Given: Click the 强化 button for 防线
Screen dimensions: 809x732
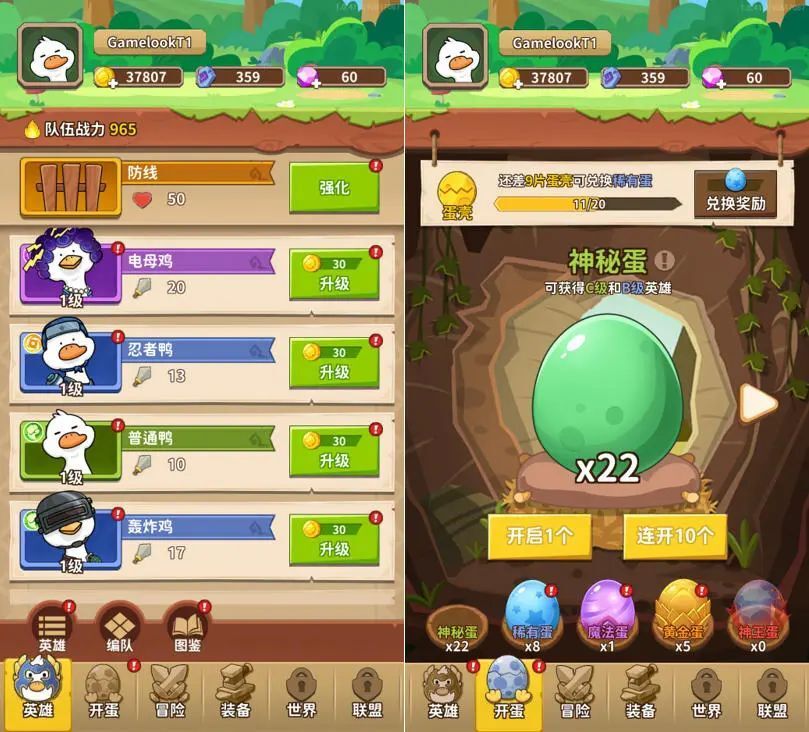Looking at the screenshot, I should 334,188.
